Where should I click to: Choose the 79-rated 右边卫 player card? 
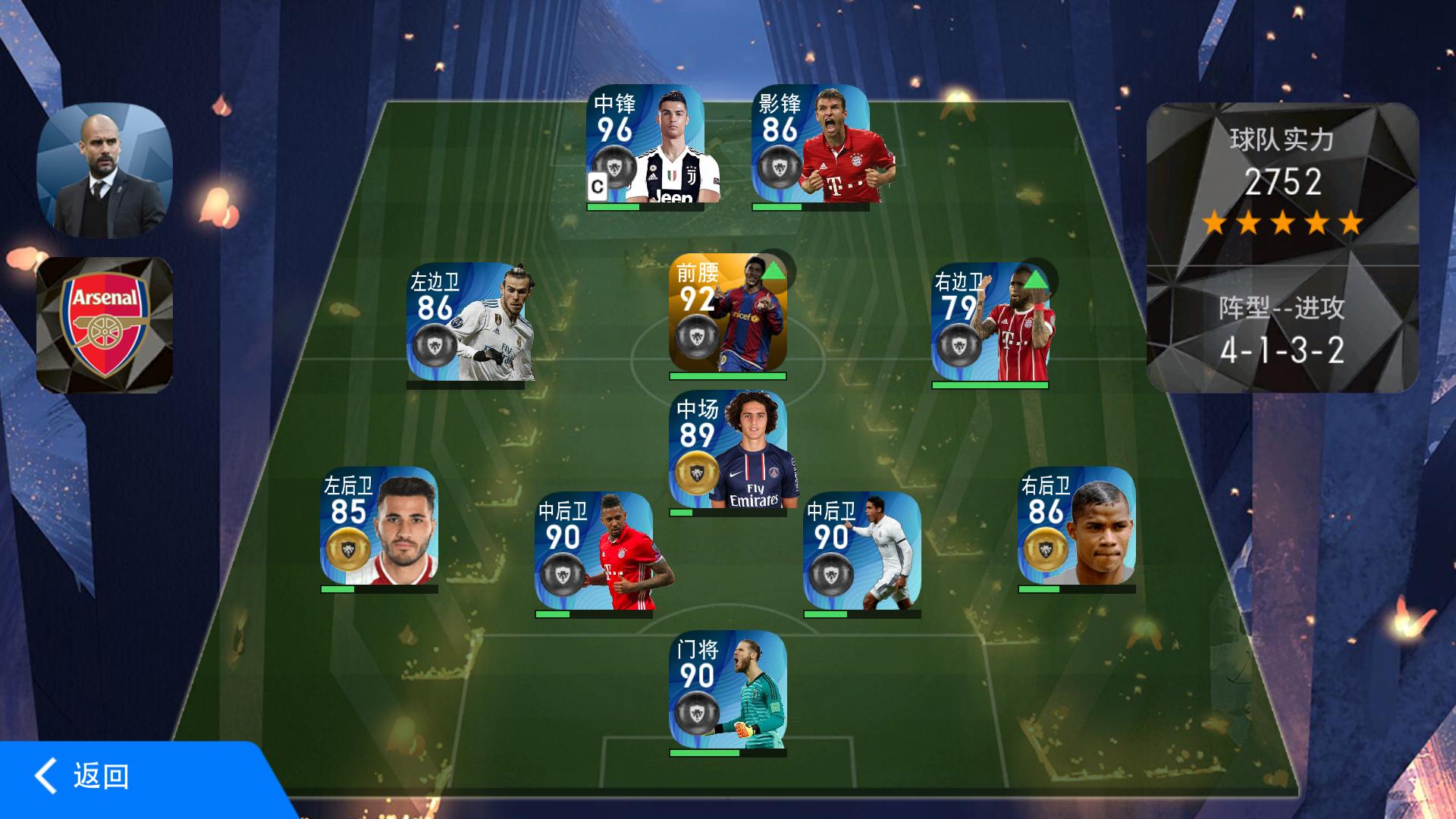990,322
